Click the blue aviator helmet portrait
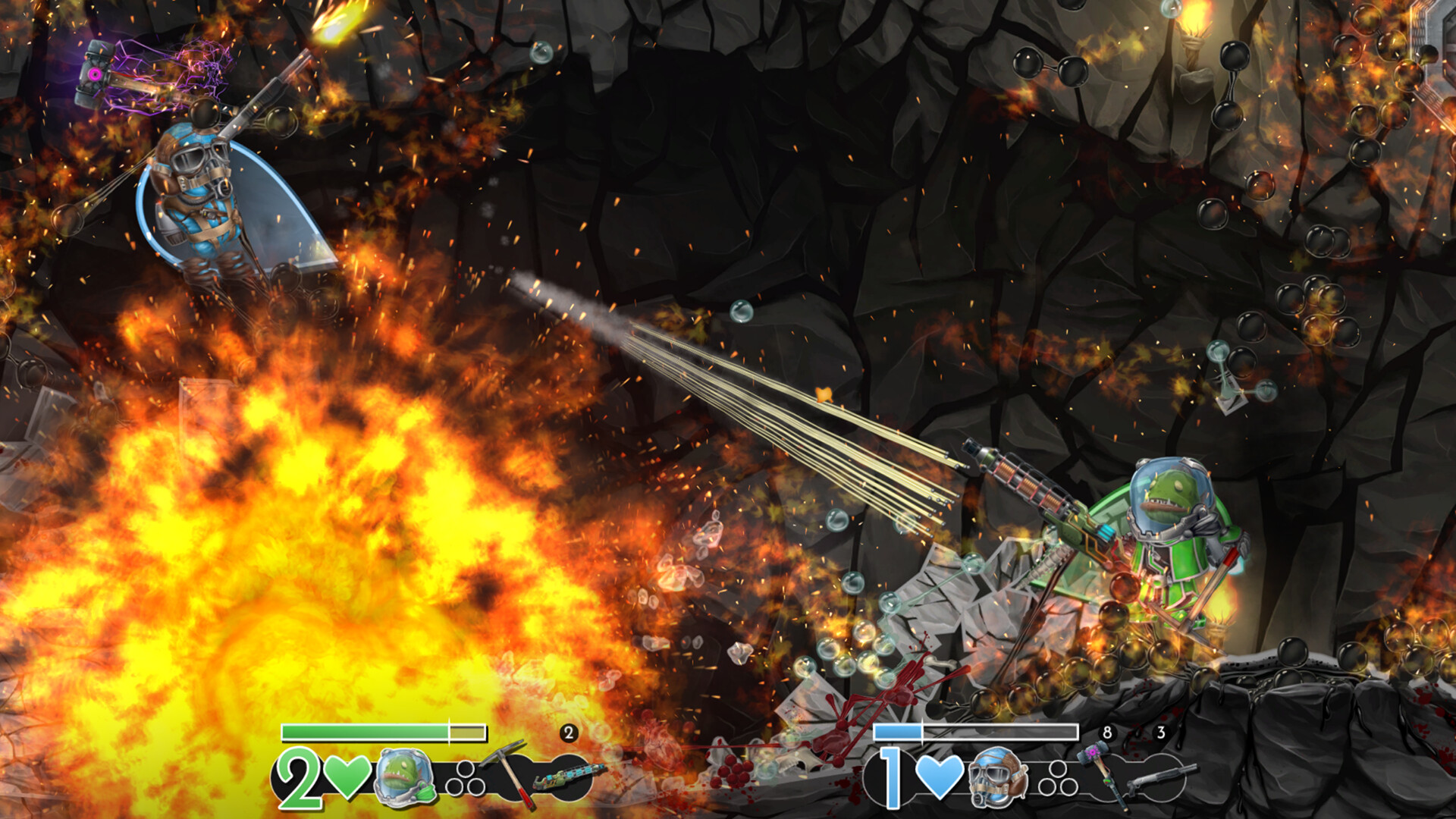 998,780
